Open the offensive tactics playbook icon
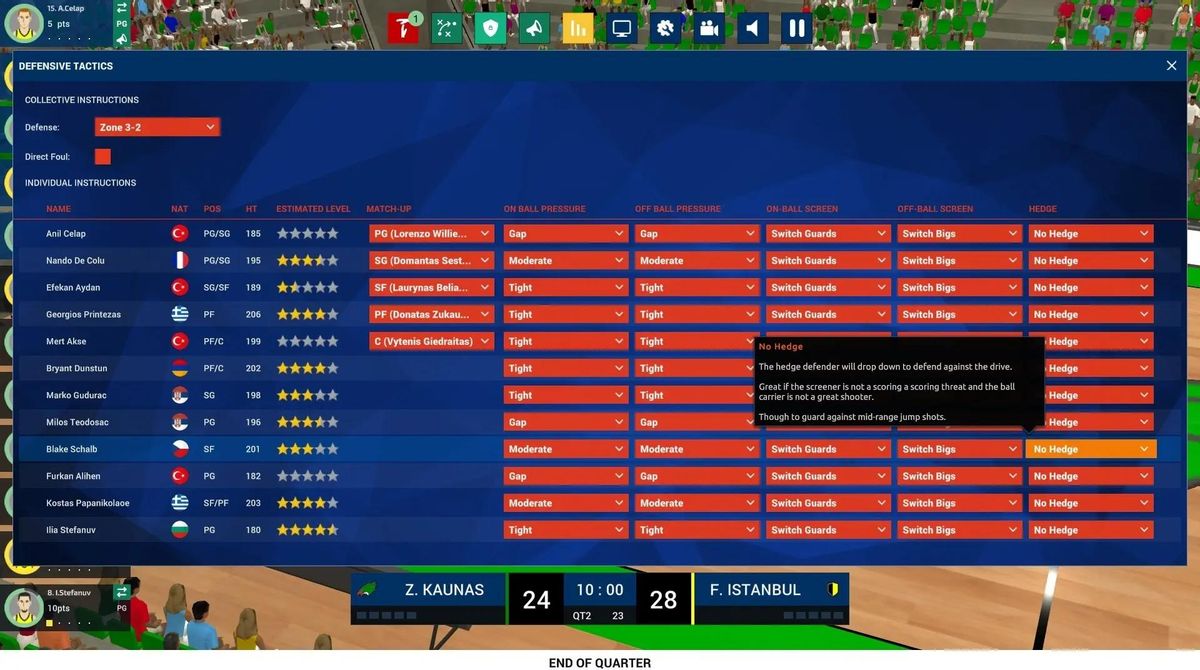The image size is (1200, 670). tap(447, 28)
